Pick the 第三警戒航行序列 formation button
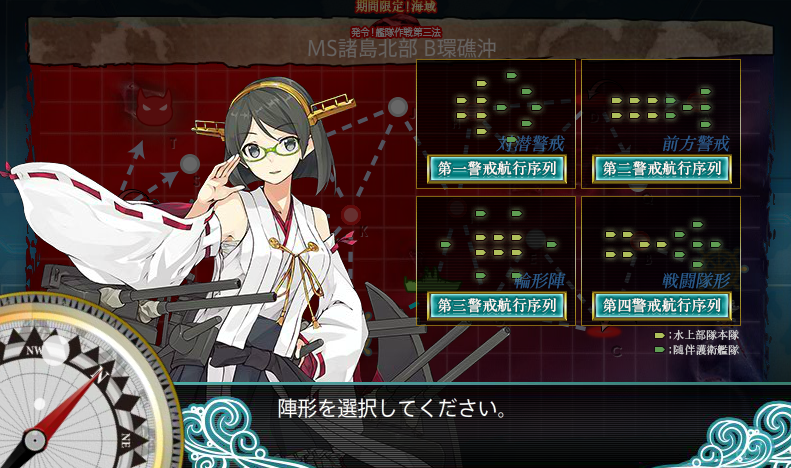Screen dimensions: 791x468 point(496,305)
